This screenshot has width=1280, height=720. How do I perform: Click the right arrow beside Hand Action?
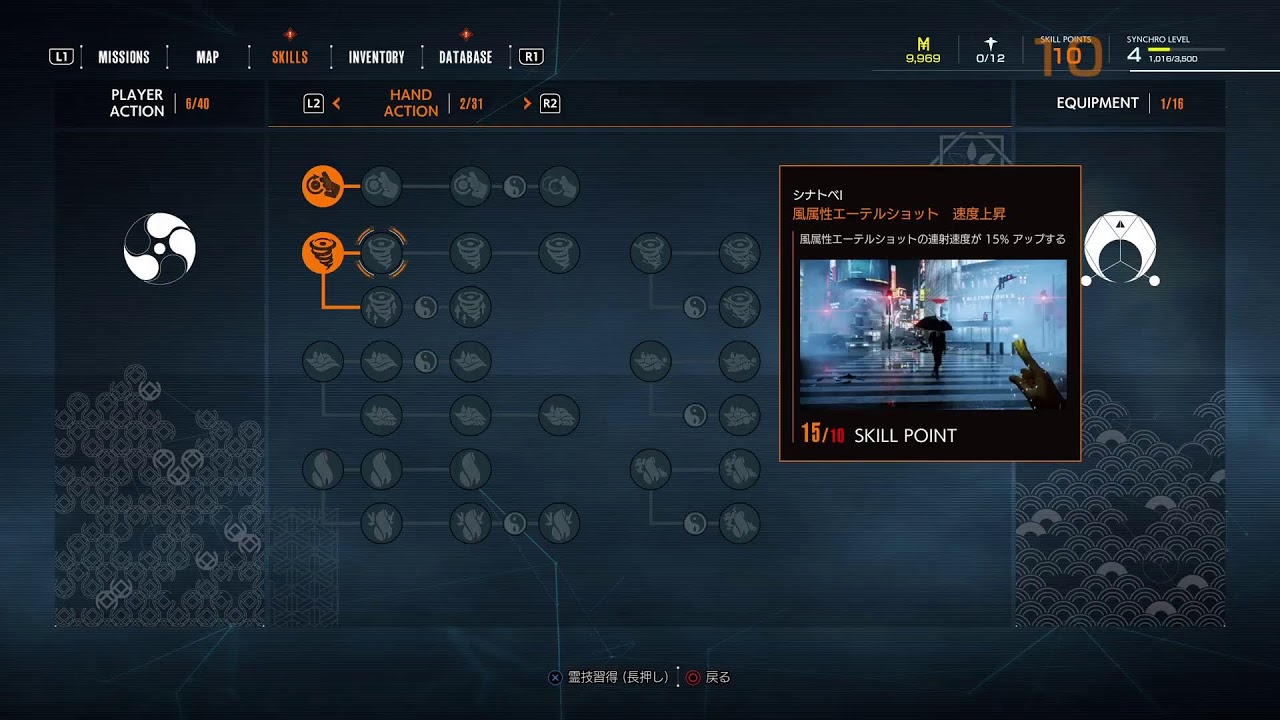[527, 103]
